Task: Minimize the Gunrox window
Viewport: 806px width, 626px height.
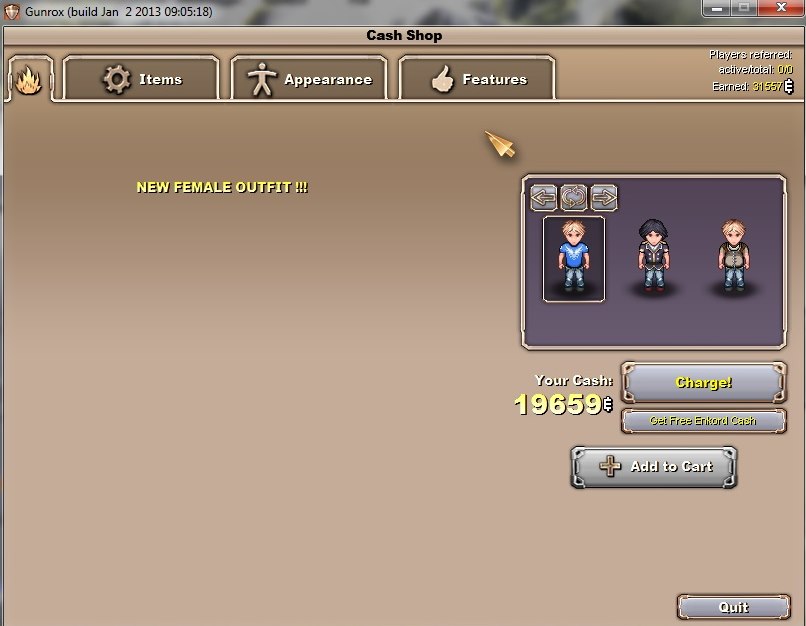Action: 717,8
